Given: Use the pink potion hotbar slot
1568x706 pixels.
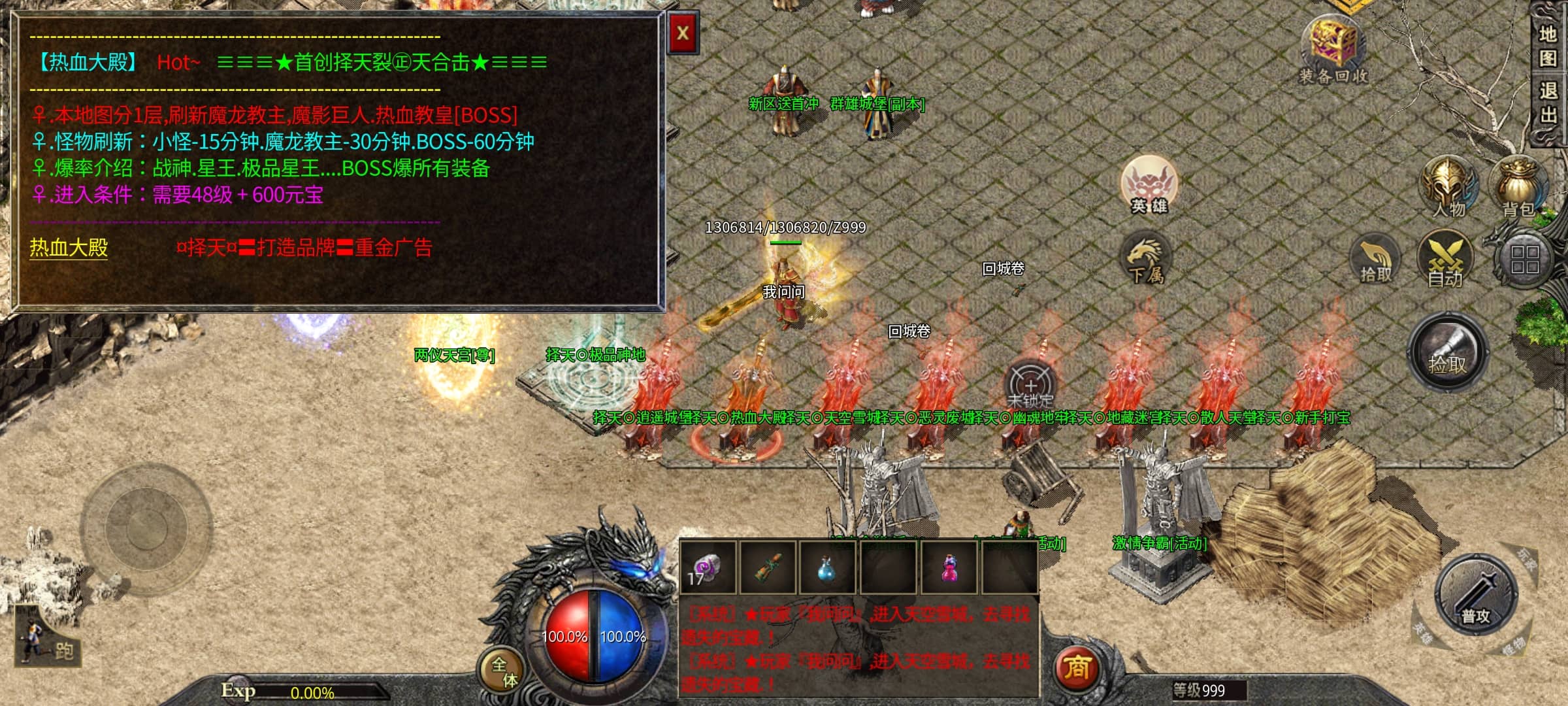Looking at the screenshot, I should pos(949,567).
